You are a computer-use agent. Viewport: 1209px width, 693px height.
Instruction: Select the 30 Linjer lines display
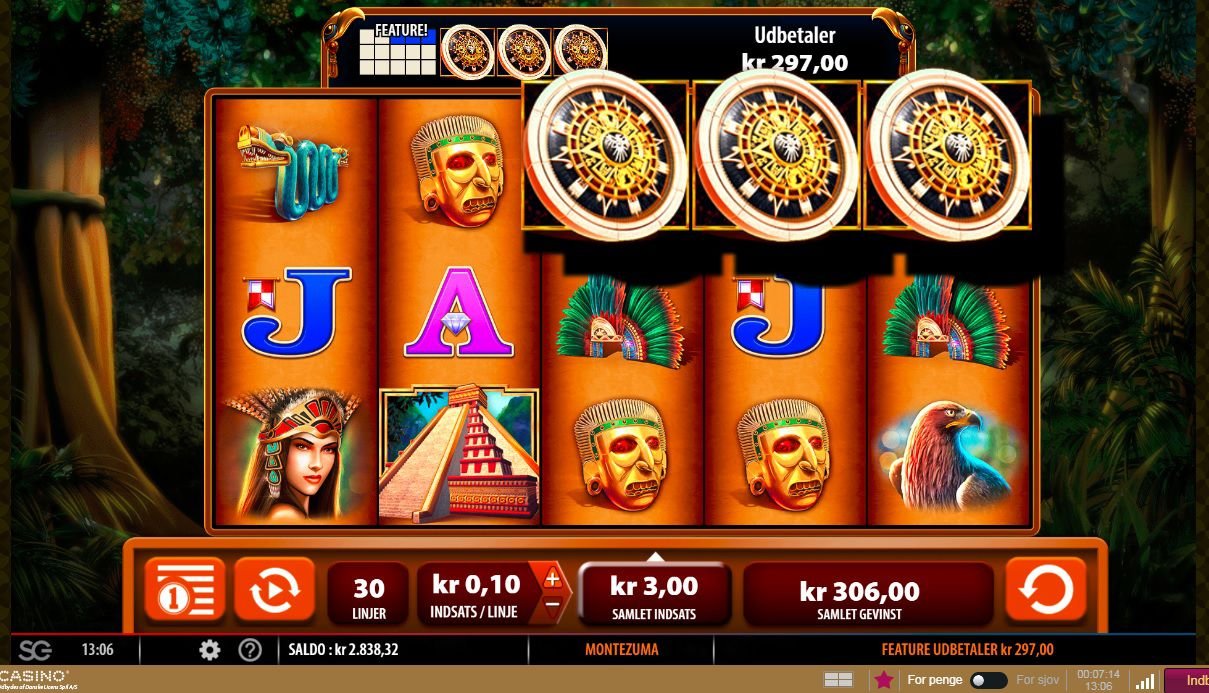(368, 593)
